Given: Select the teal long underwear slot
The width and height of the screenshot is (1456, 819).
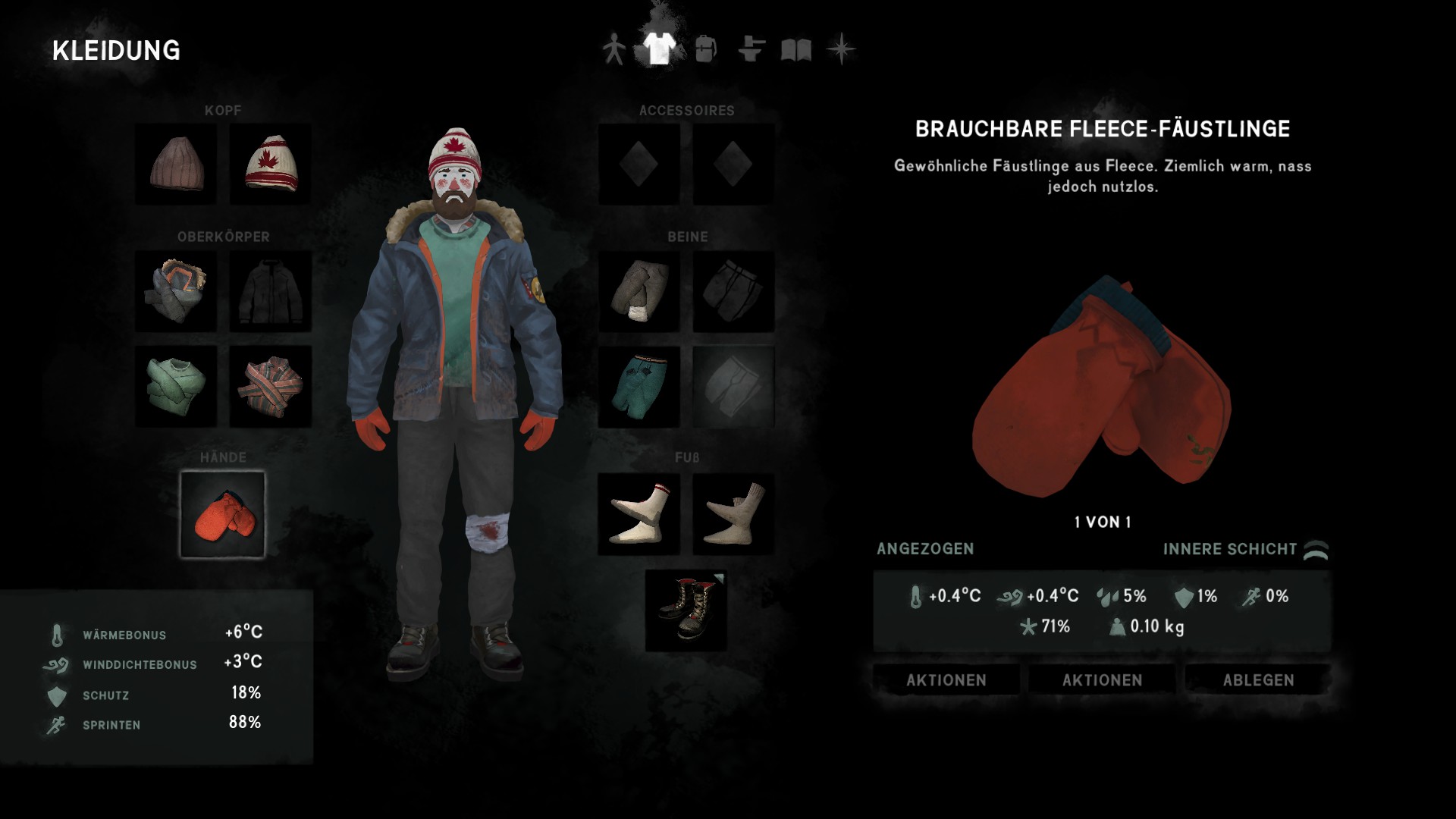Looking at the screenshot, I should (639, 386).
